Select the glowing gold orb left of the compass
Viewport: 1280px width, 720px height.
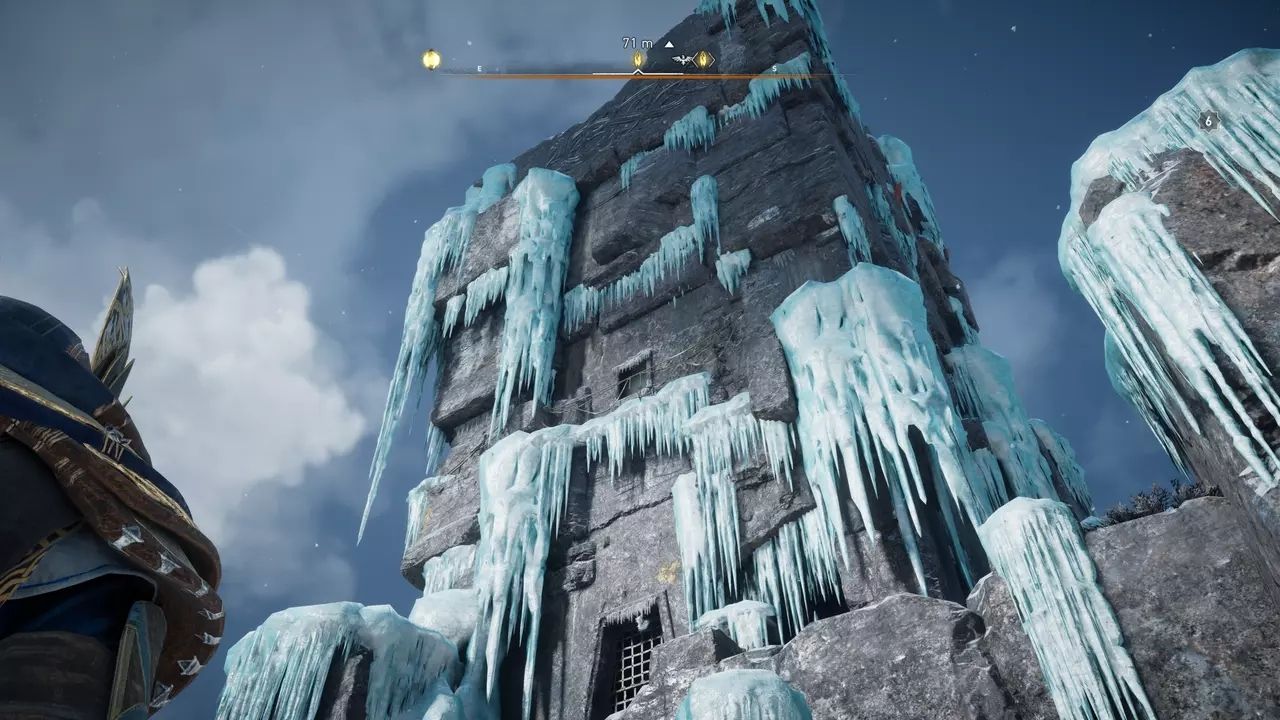coord(431,60)
